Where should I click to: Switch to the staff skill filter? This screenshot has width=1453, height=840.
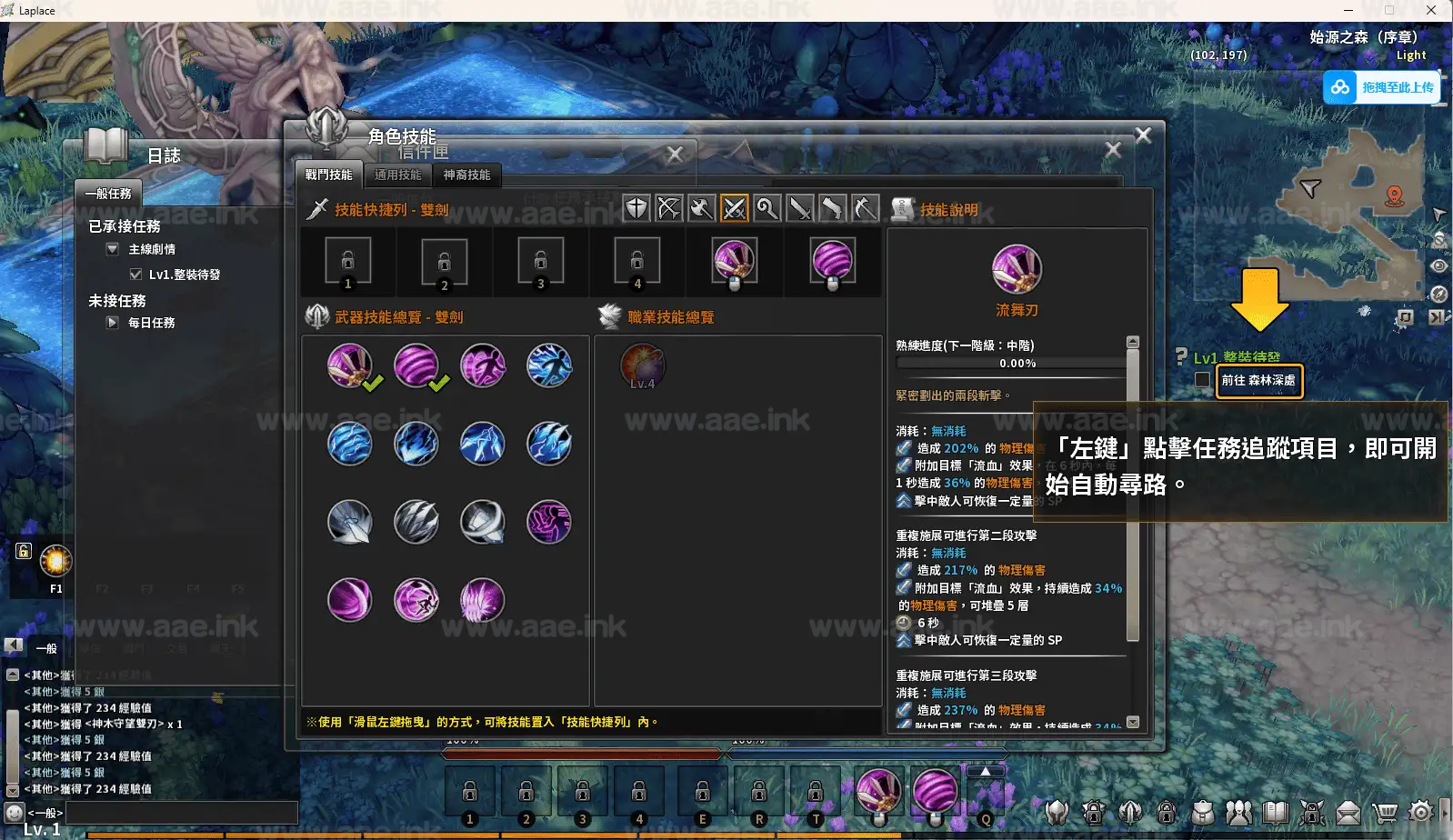pyautogui.click(x=767, y=208)
